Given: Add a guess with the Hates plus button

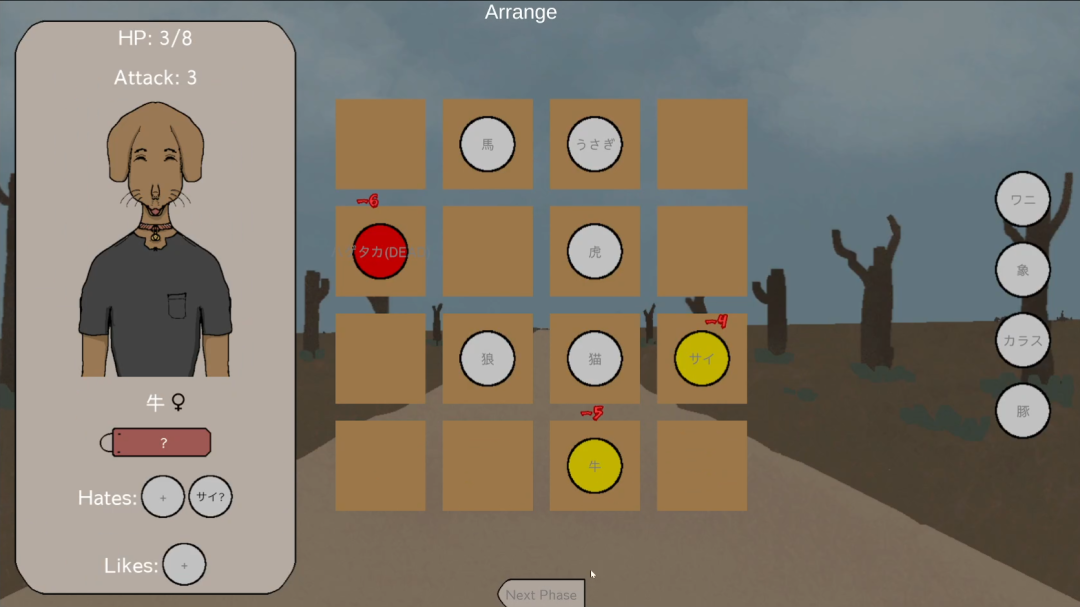Looking at the screenshot, I should (163, 497).
